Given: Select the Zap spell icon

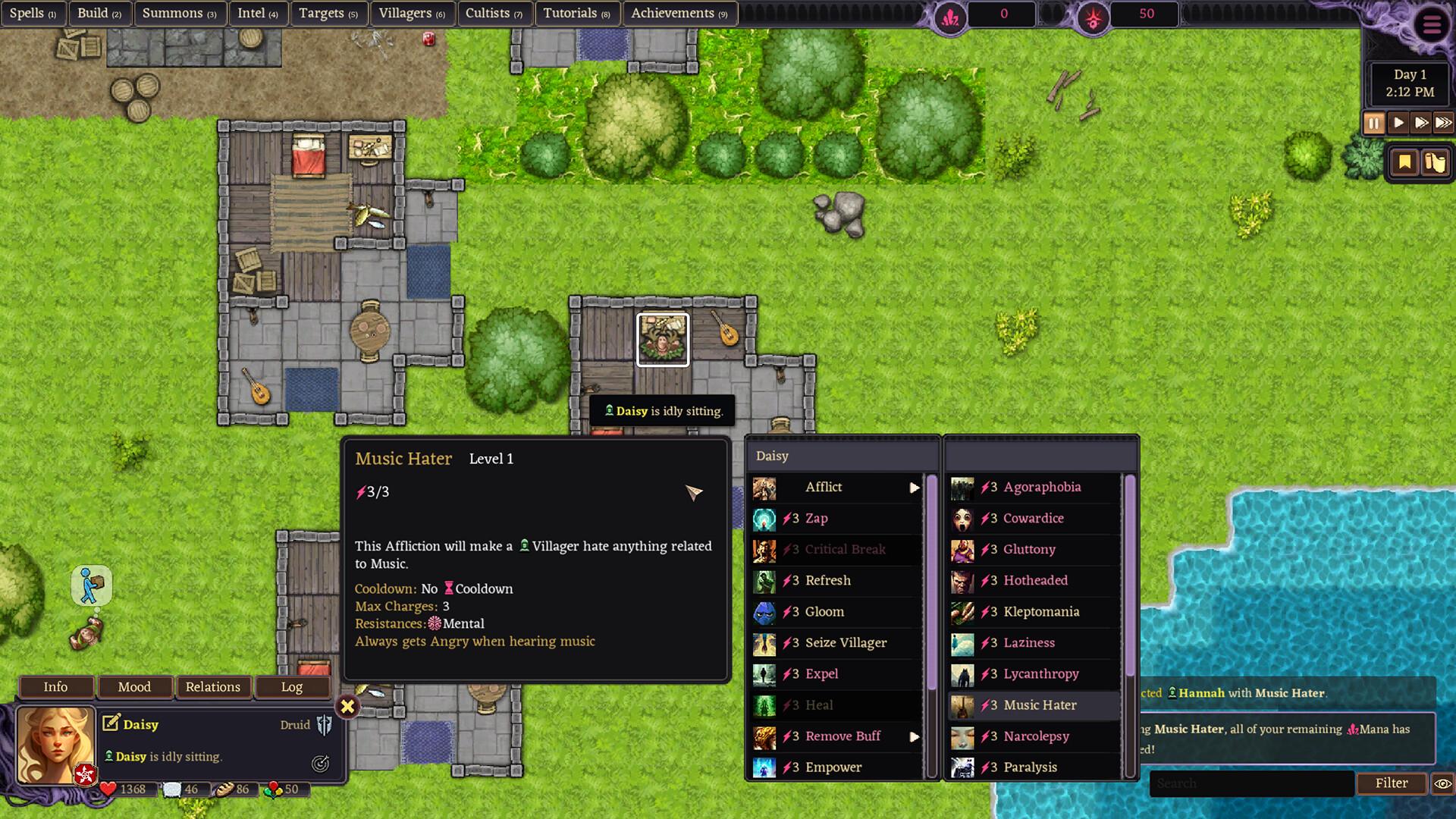Looking at the screenshot, I should pyautogui.click(x=764, y=519).
